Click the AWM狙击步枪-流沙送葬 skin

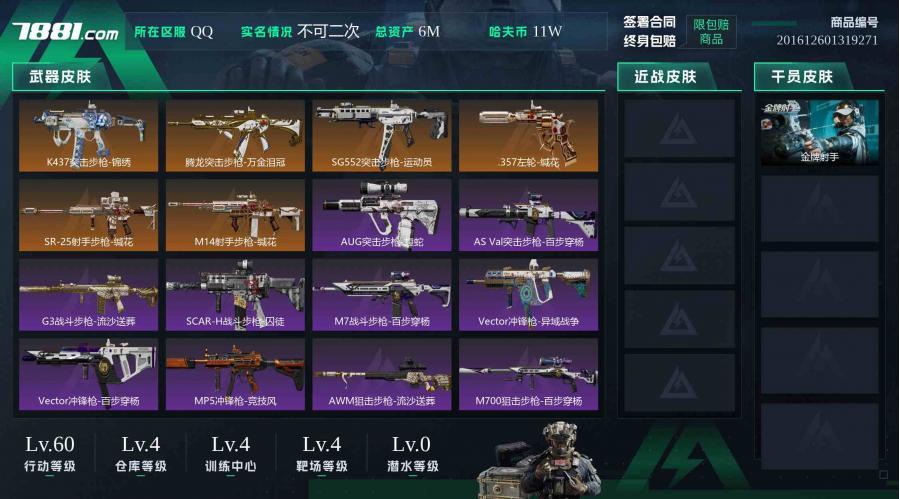pyautogui.click(x=382, y=374)
